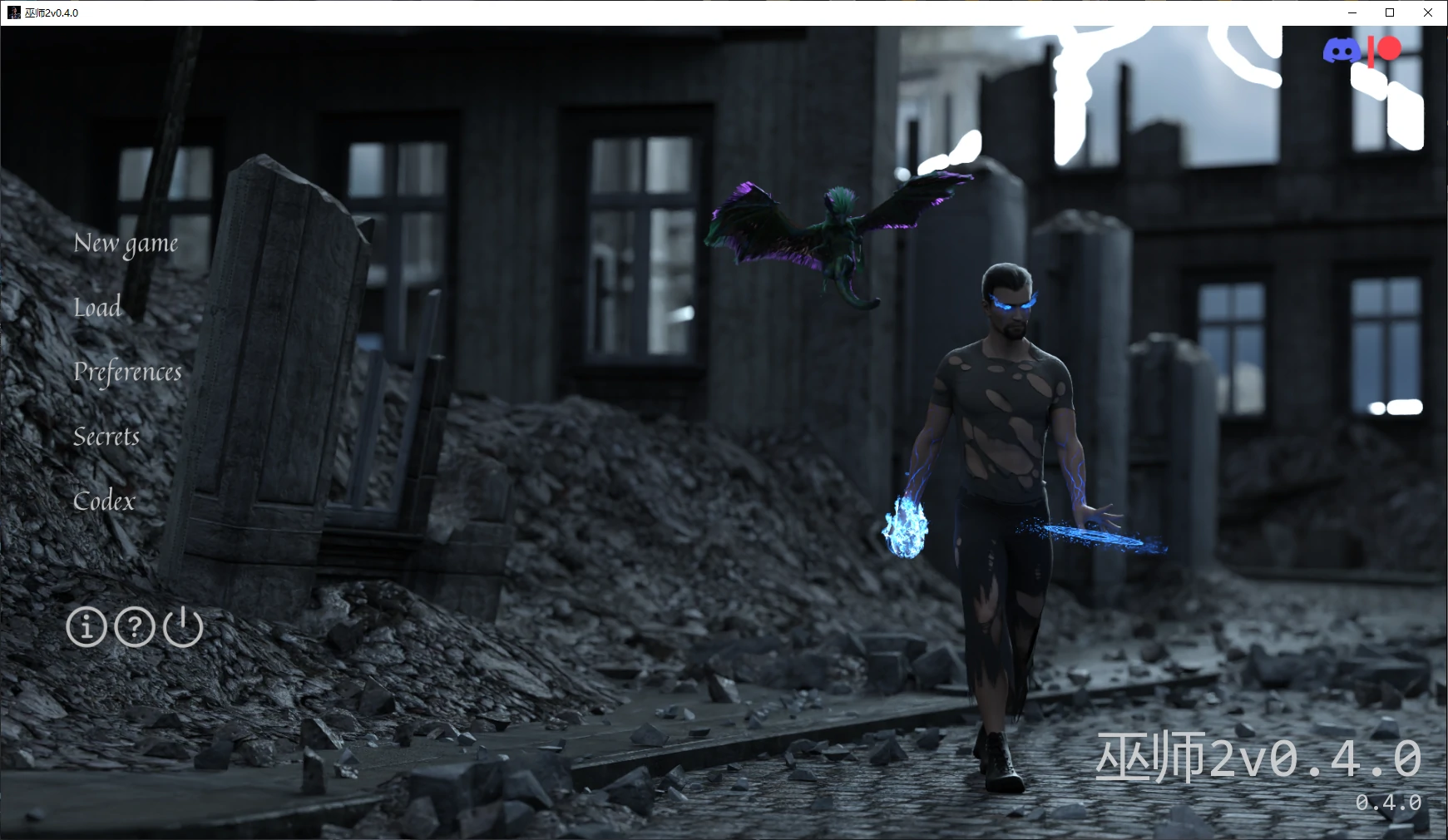Image resolution: width=1448 pixels, height=840 pixels.
Task: Click the blue fireball in the wizard's hand
Action: click(x=907, y=528)
